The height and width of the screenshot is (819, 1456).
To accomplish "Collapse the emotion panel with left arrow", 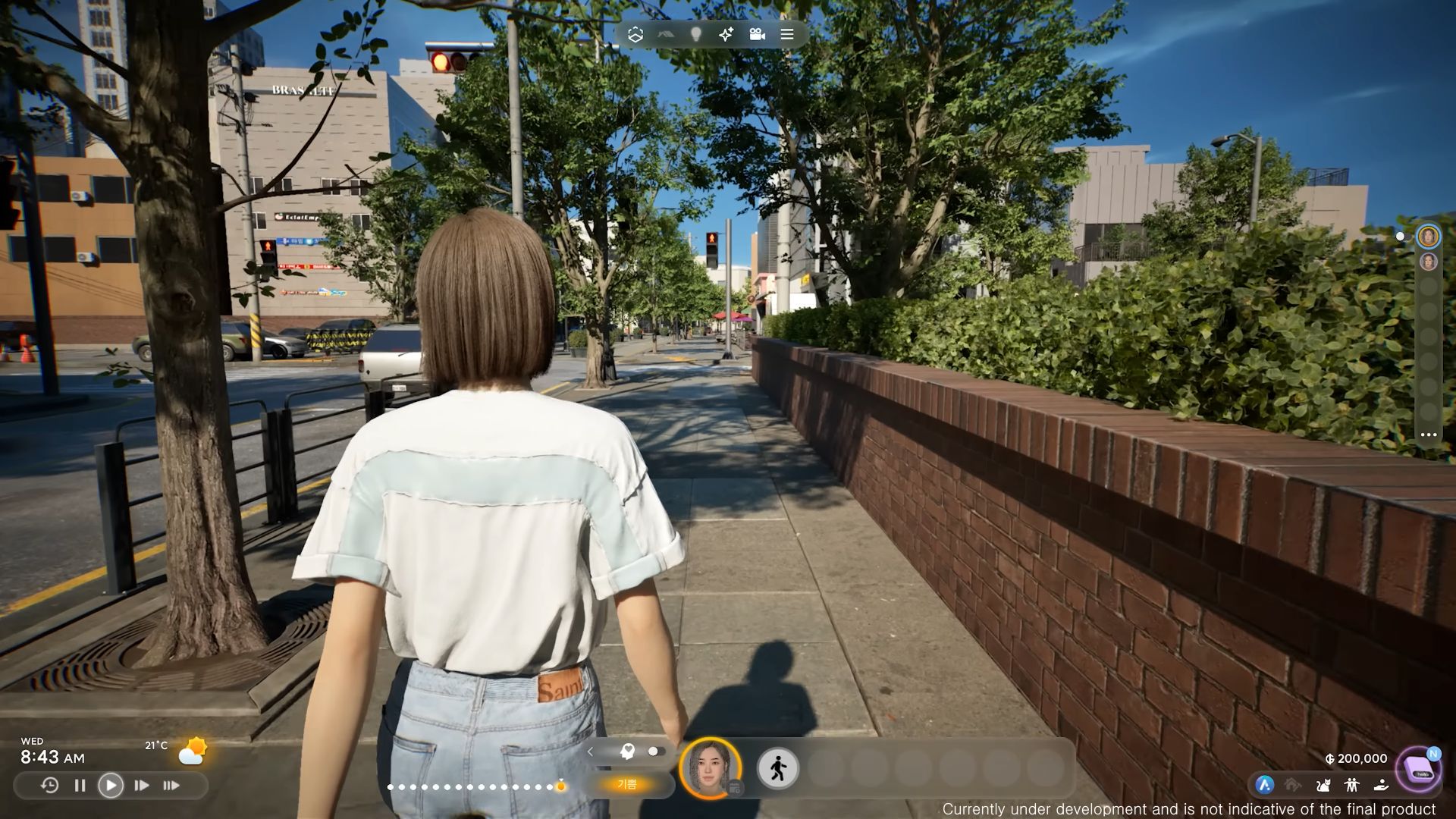I will tap(591, 752).
